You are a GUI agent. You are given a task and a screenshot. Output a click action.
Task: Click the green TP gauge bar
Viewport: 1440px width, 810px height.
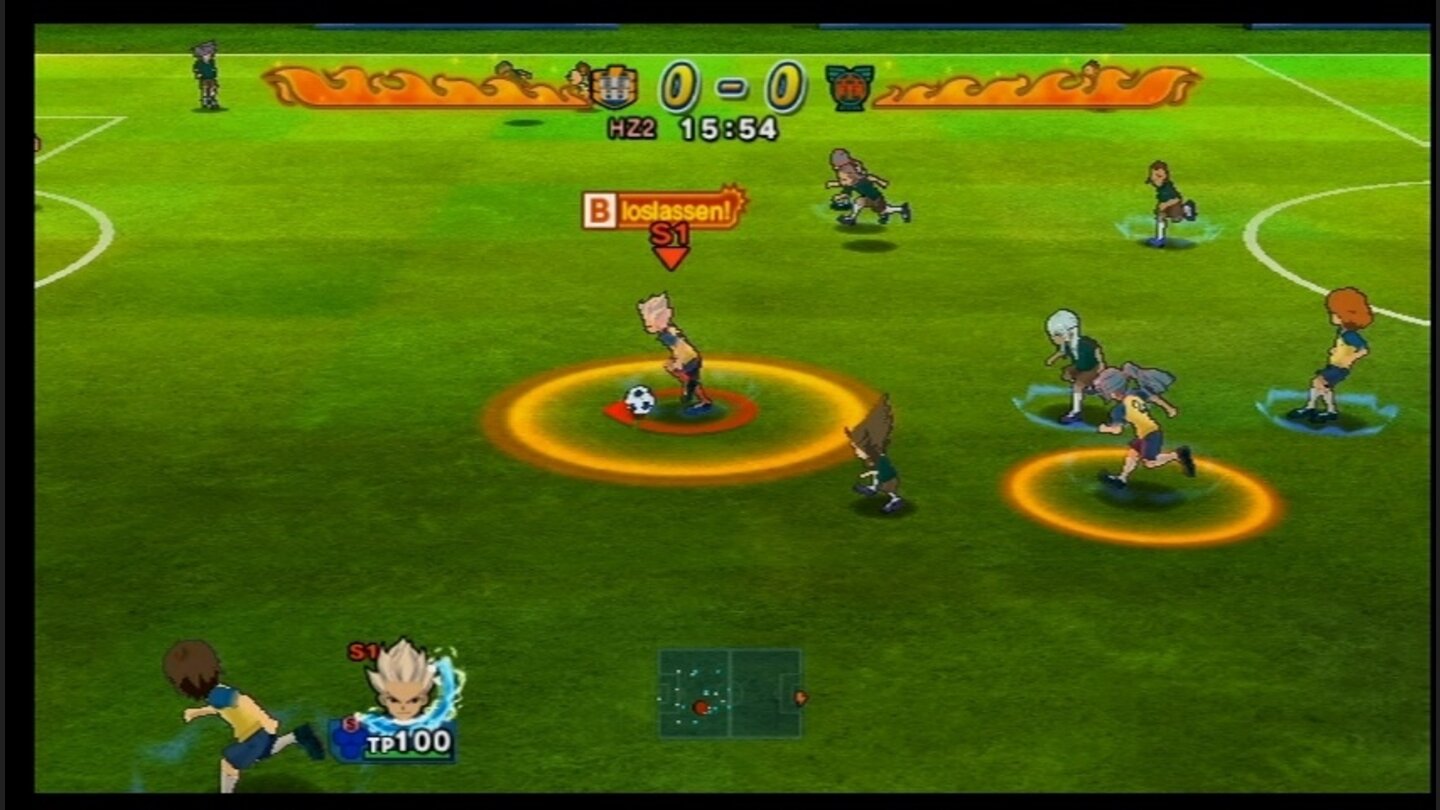click(408, 754)
